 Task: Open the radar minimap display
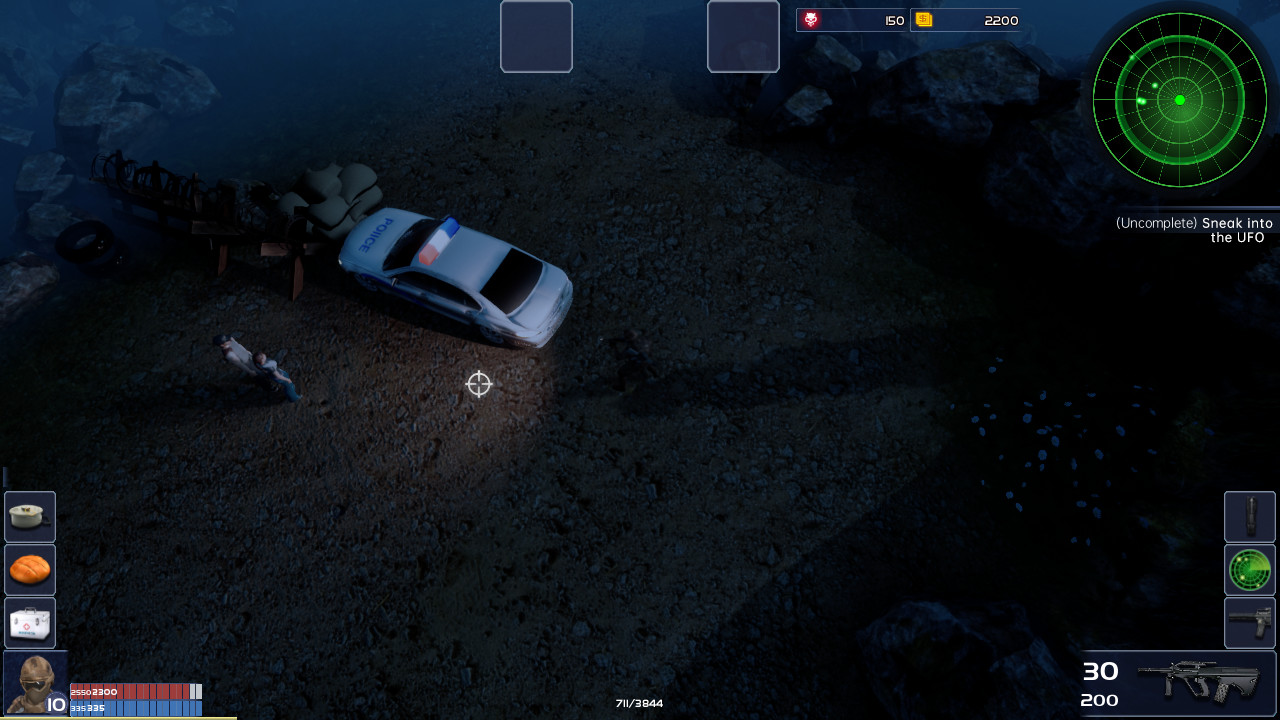1180,100
